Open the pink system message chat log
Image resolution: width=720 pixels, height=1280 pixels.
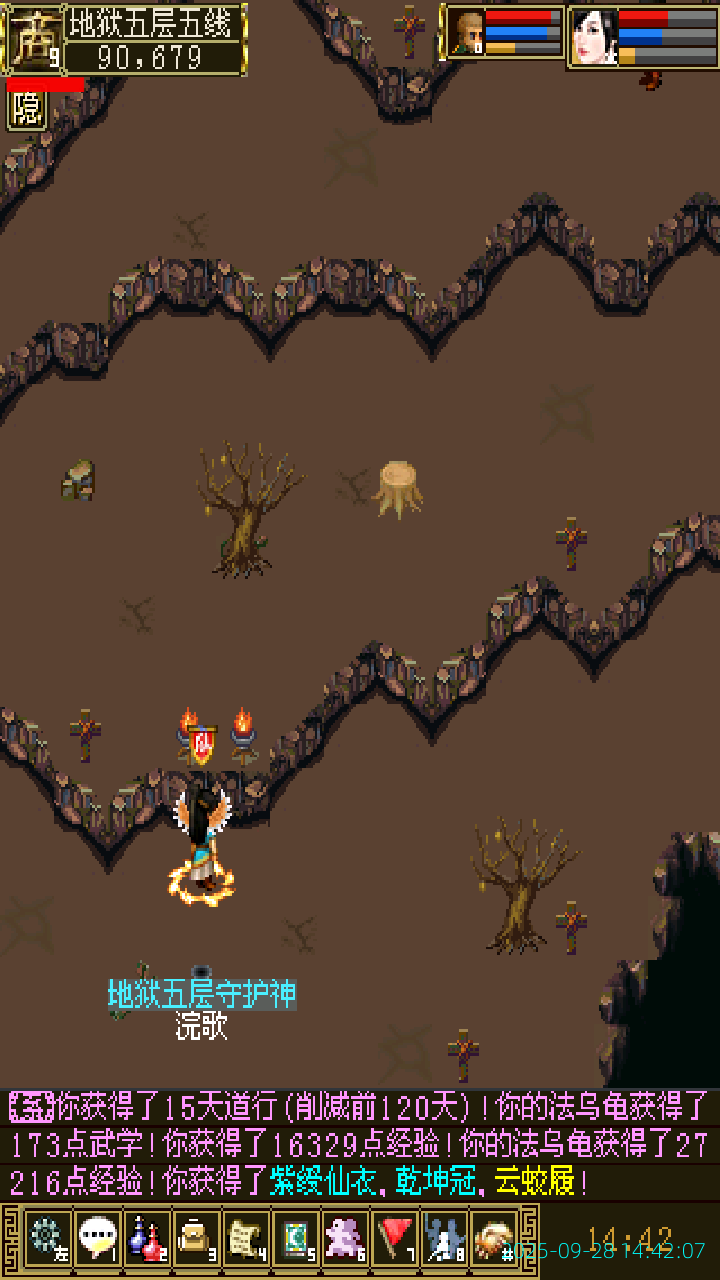(x=360, y=1144)
